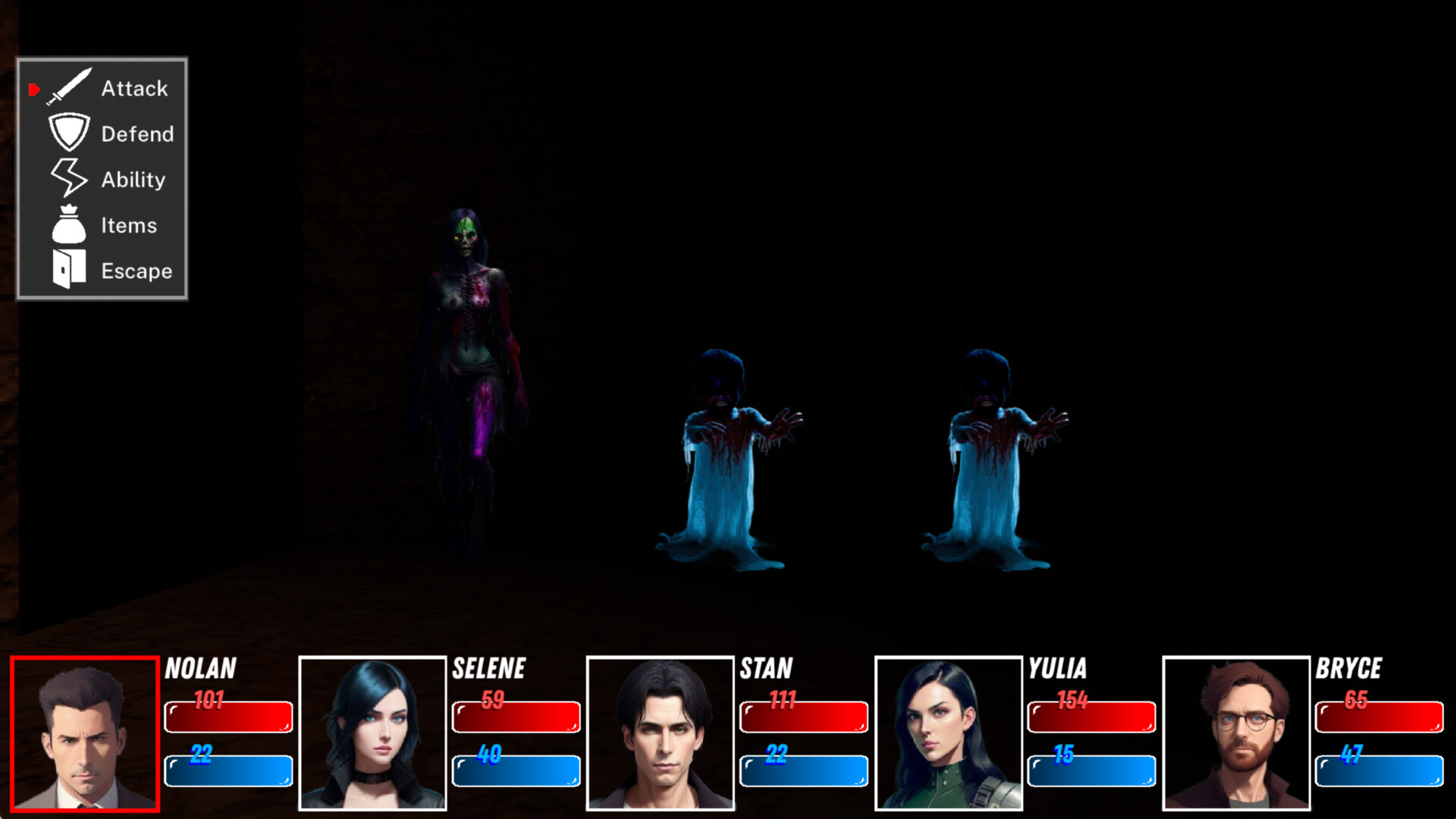Click the Items command label
The image size is (1456, 819).
130,225
